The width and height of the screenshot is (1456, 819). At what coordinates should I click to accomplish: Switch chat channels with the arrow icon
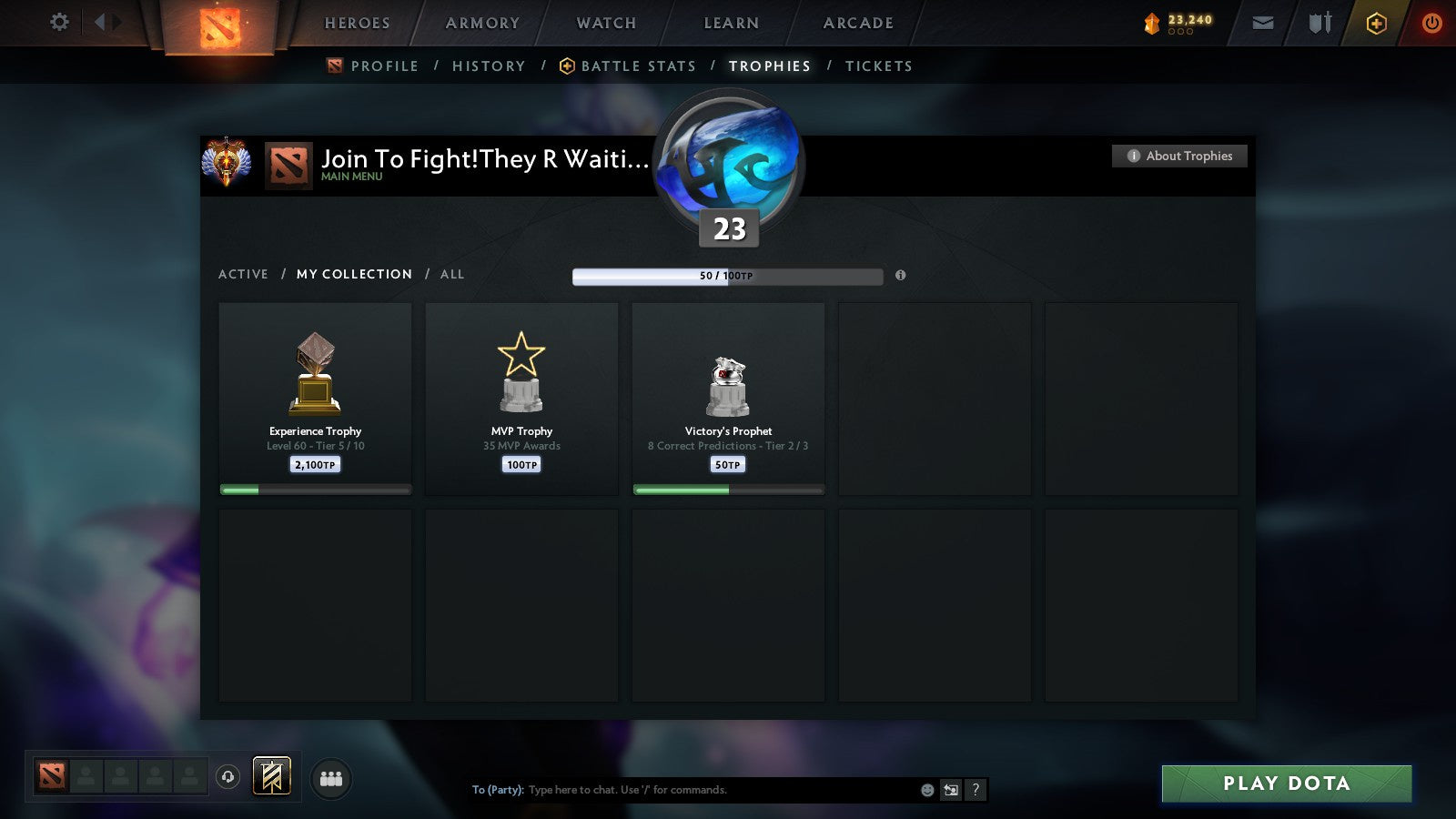click(x=950, y=790)
